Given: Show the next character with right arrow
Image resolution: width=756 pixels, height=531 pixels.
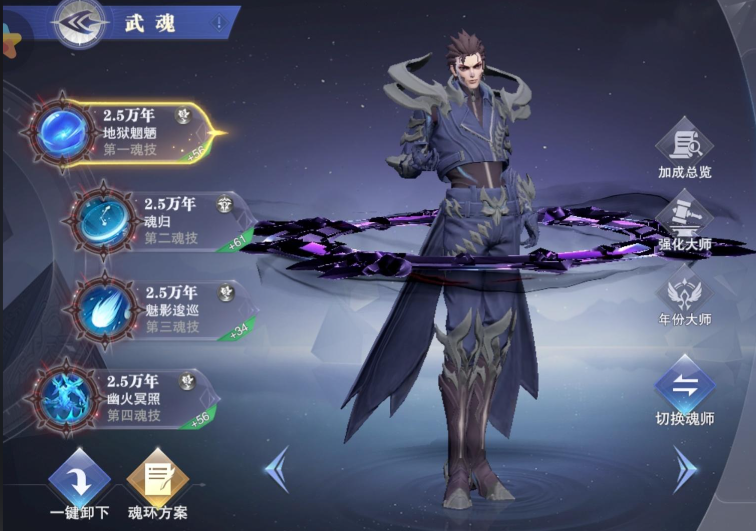Looking at the screenshot, I should (x=684, y=467).
